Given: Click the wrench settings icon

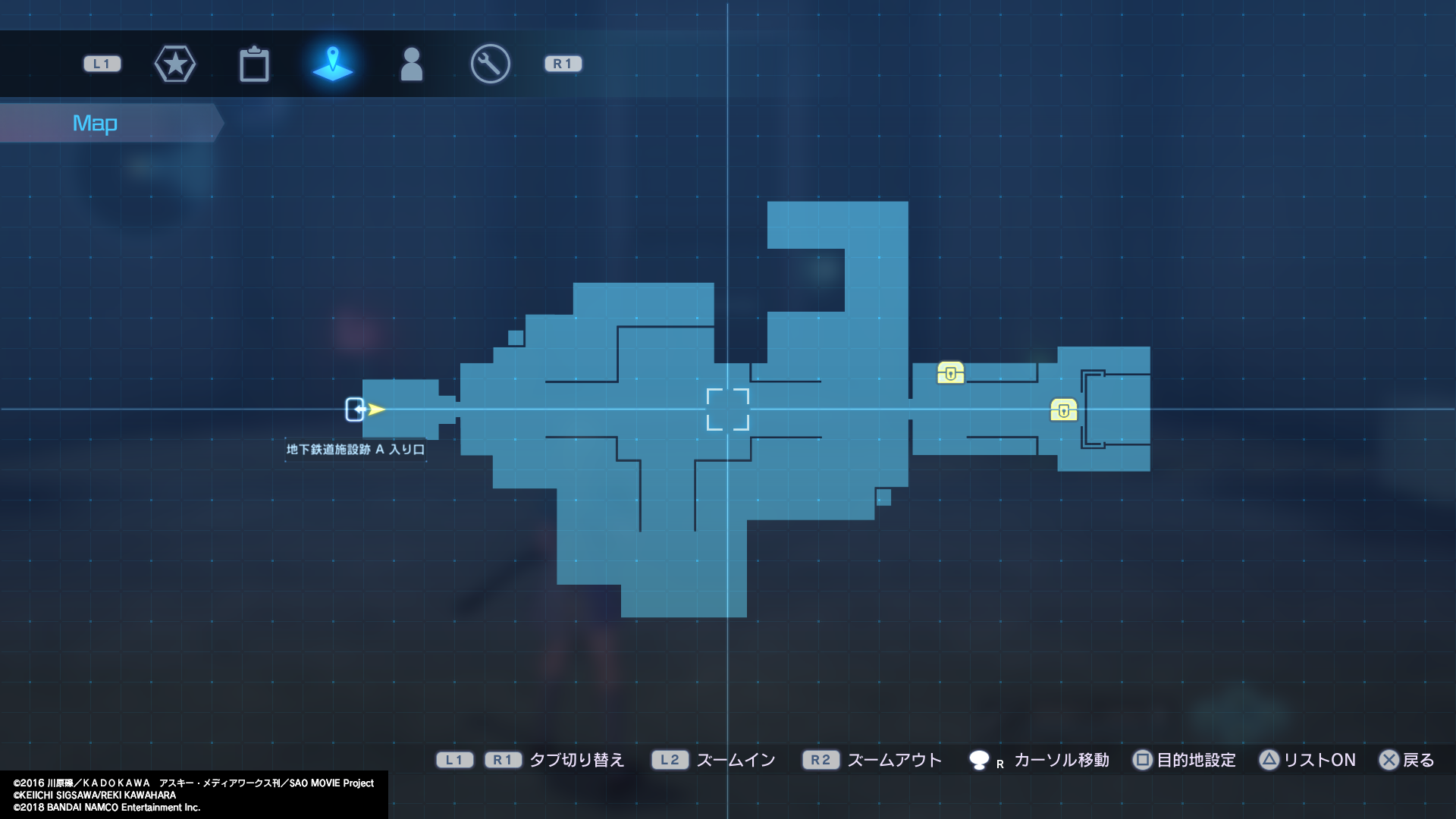Looking at the screenshot, I should point(490,64).
